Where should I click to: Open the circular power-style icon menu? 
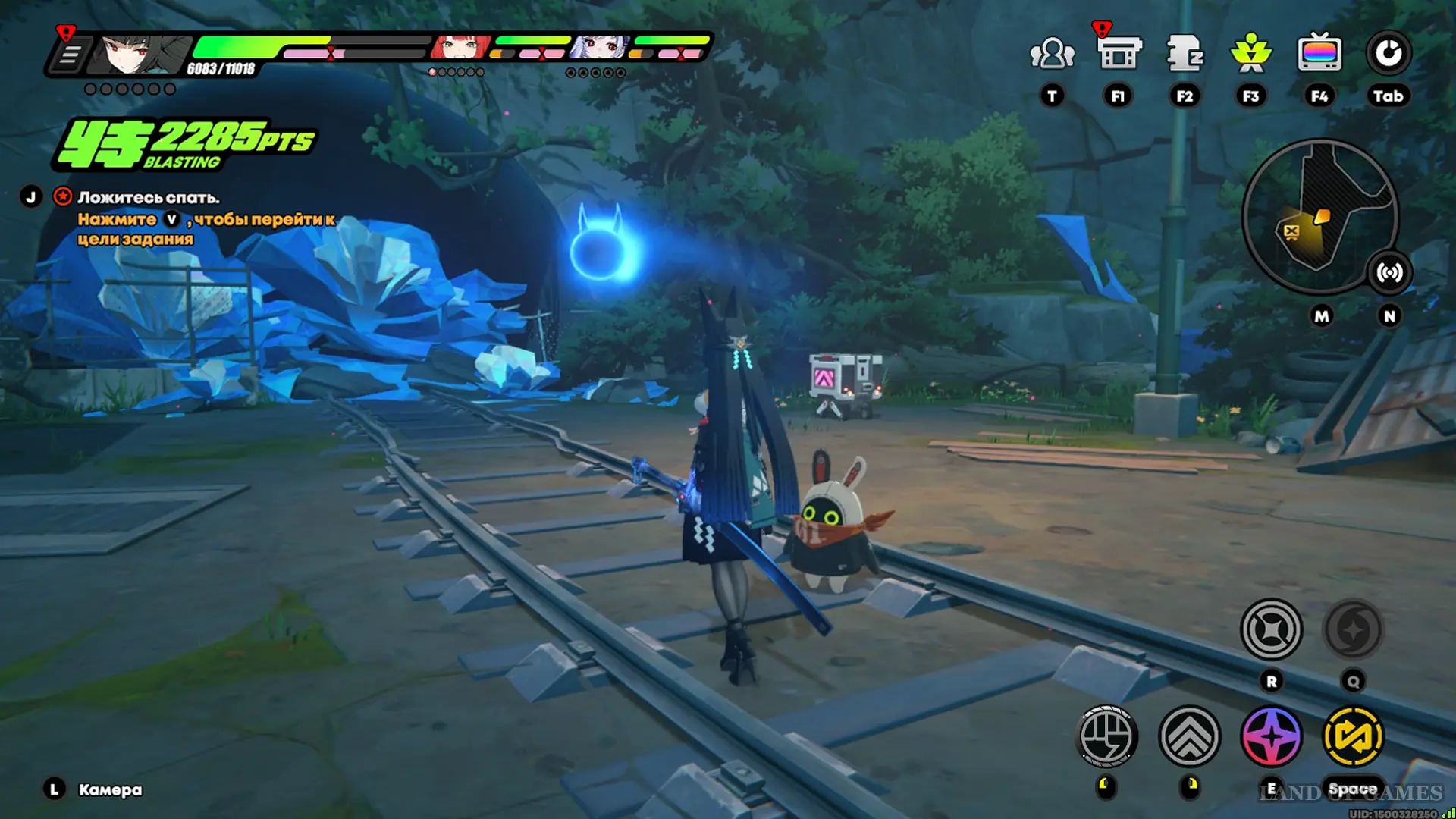pos(1388,54)
